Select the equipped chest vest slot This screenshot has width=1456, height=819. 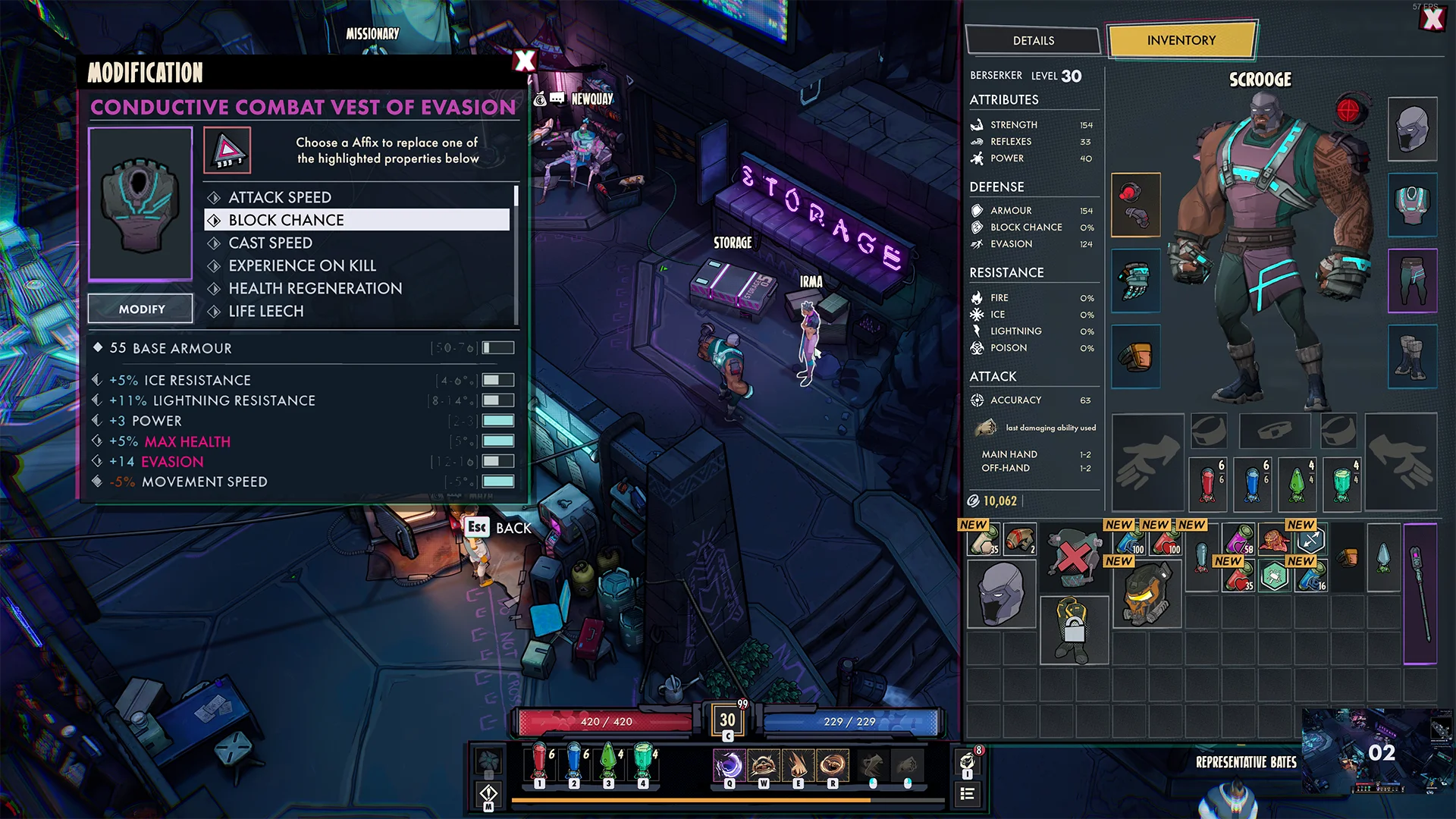click(1412, 205)
